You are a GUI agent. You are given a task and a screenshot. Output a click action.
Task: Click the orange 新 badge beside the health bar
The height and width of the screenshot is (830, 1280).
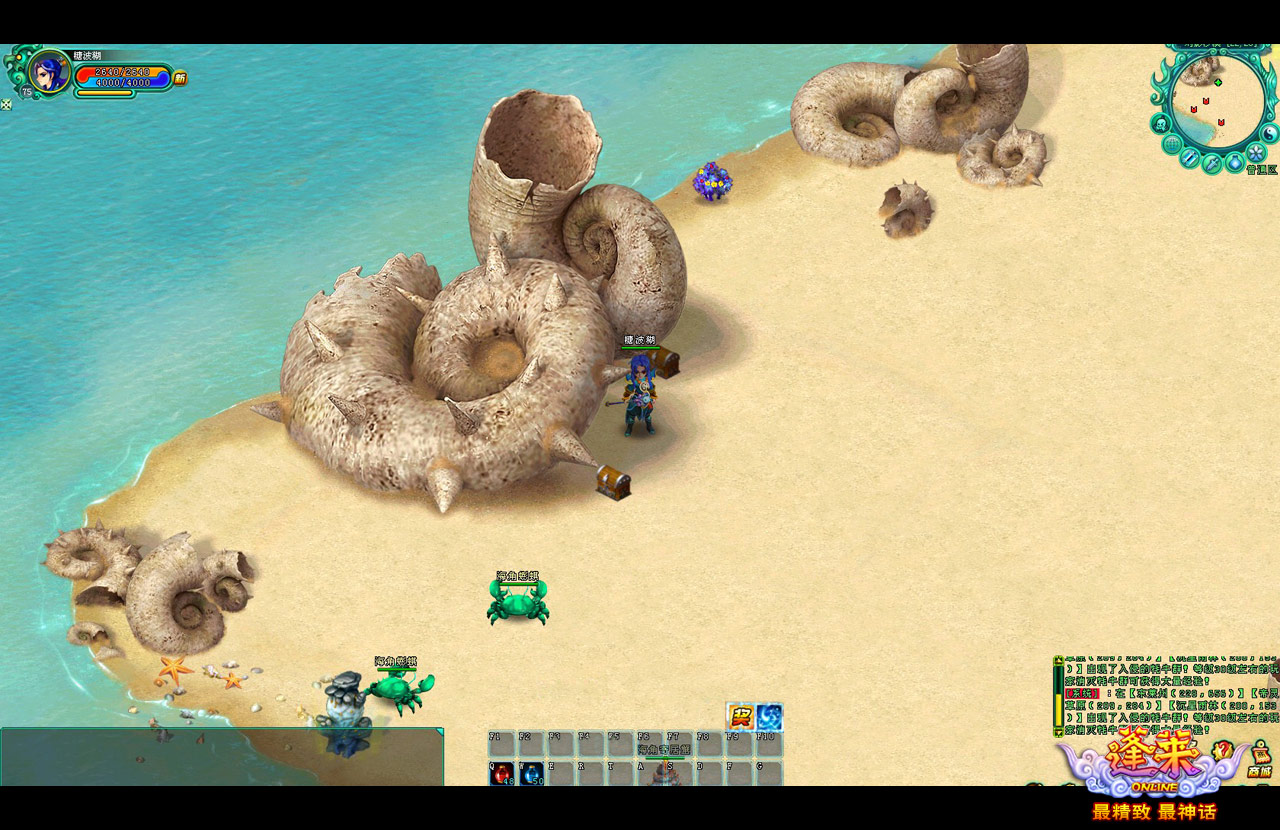pyautogui.click(x=180, y=78)
